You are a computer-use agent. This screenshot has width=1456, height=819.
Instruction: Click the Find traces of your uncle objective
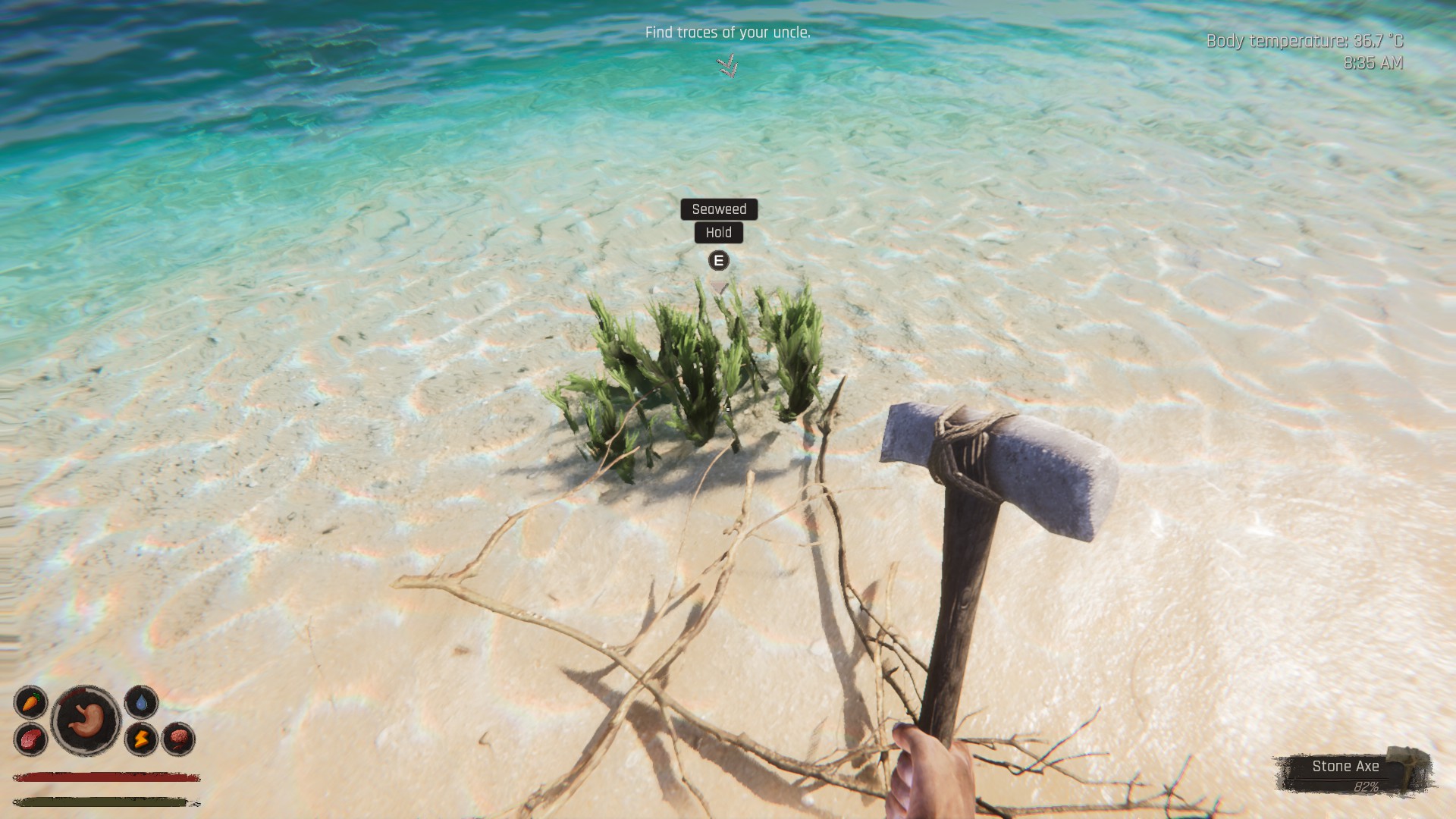(727, 33)
